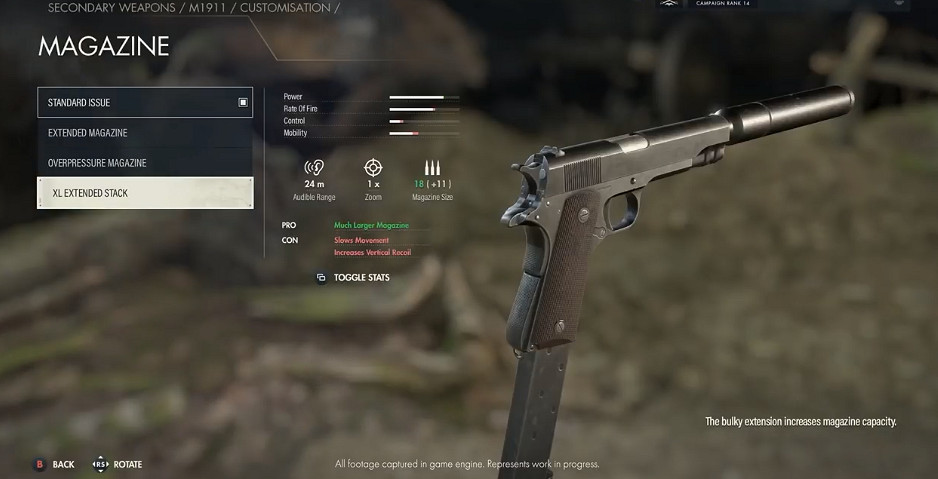Click the Toggle Stats button
Screen dimensions: 938x479
[x=353, y=277]
